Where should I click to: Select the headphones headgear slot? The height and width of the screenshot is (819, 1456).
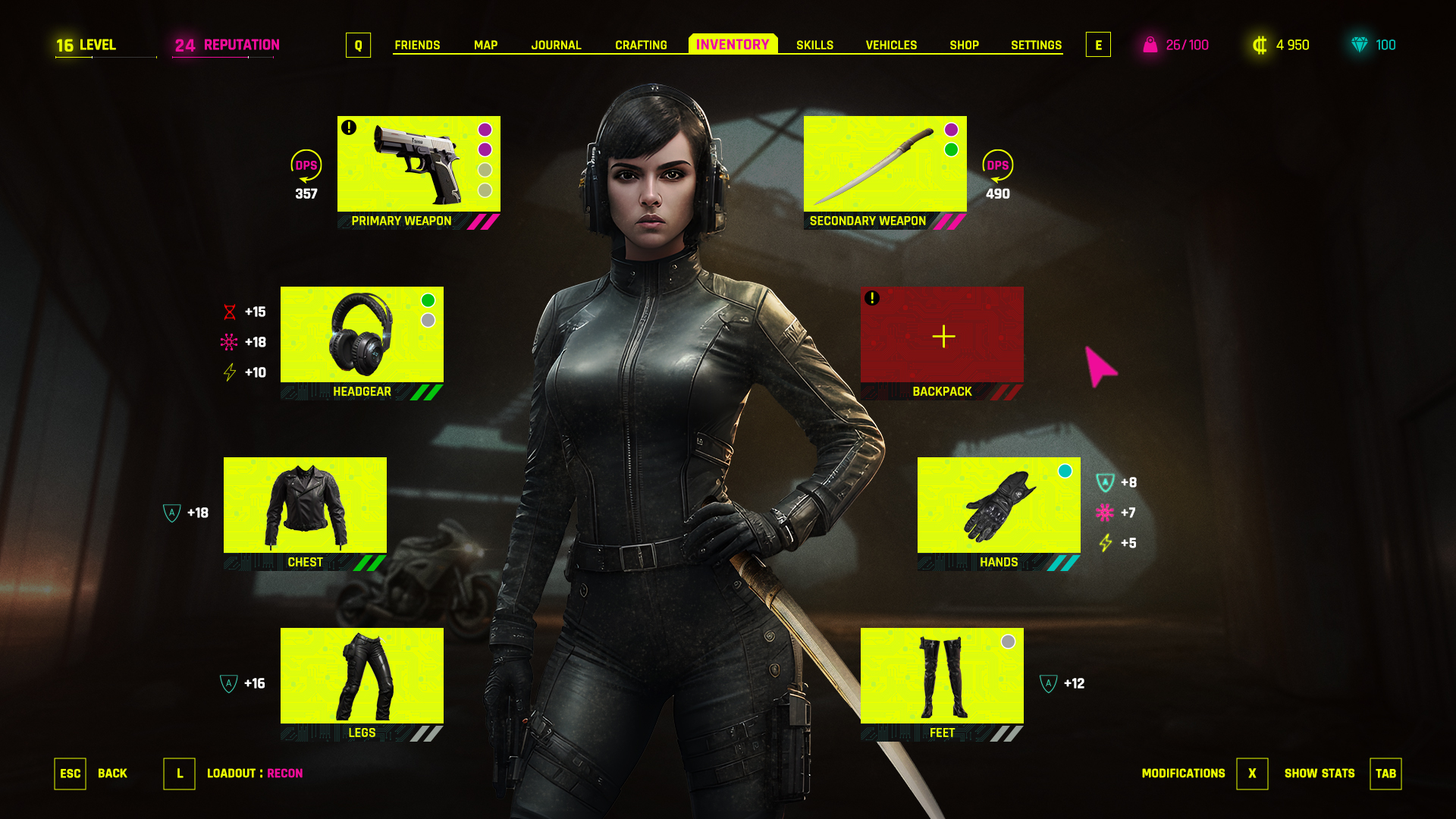[362, 335]
